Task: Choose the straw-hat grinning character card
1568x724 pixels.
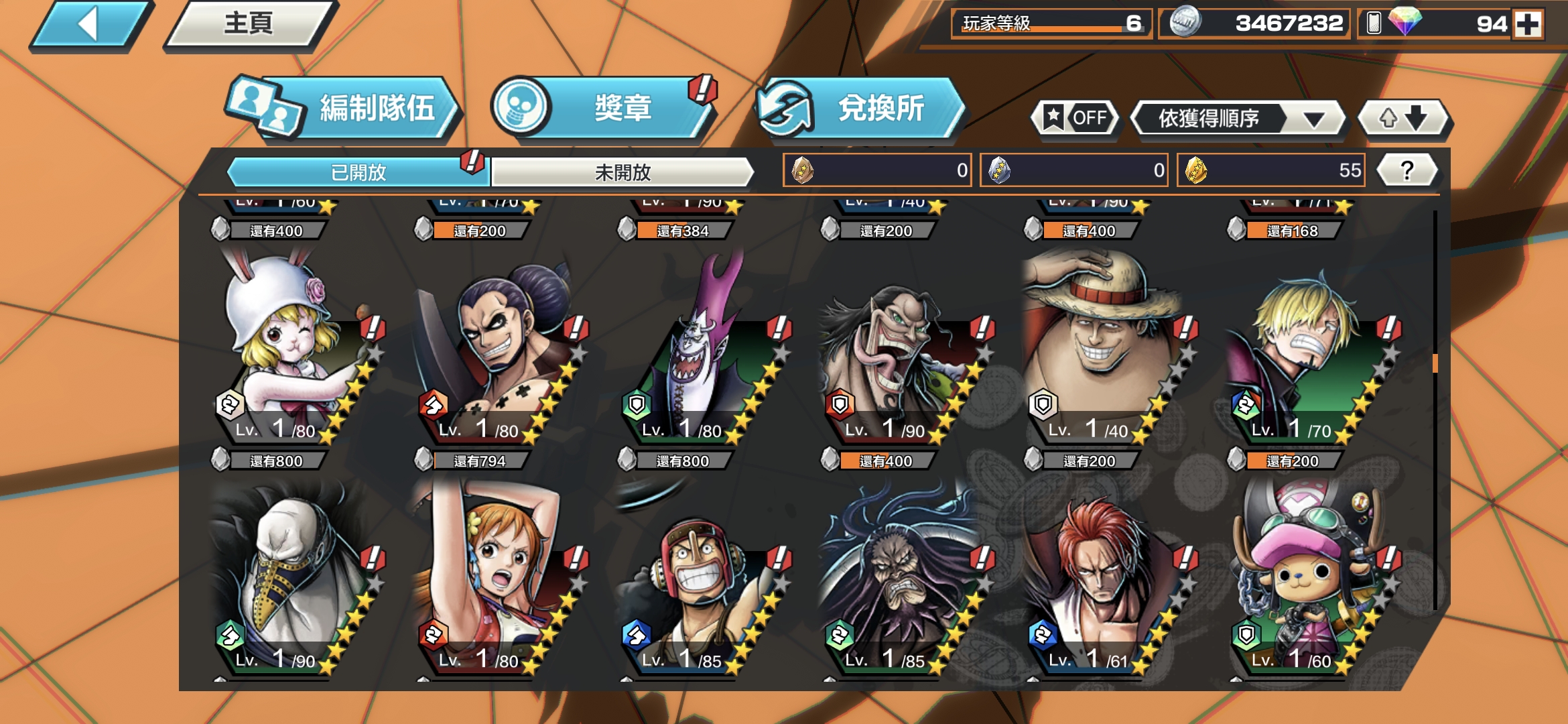Action: tap(1099, 349)
